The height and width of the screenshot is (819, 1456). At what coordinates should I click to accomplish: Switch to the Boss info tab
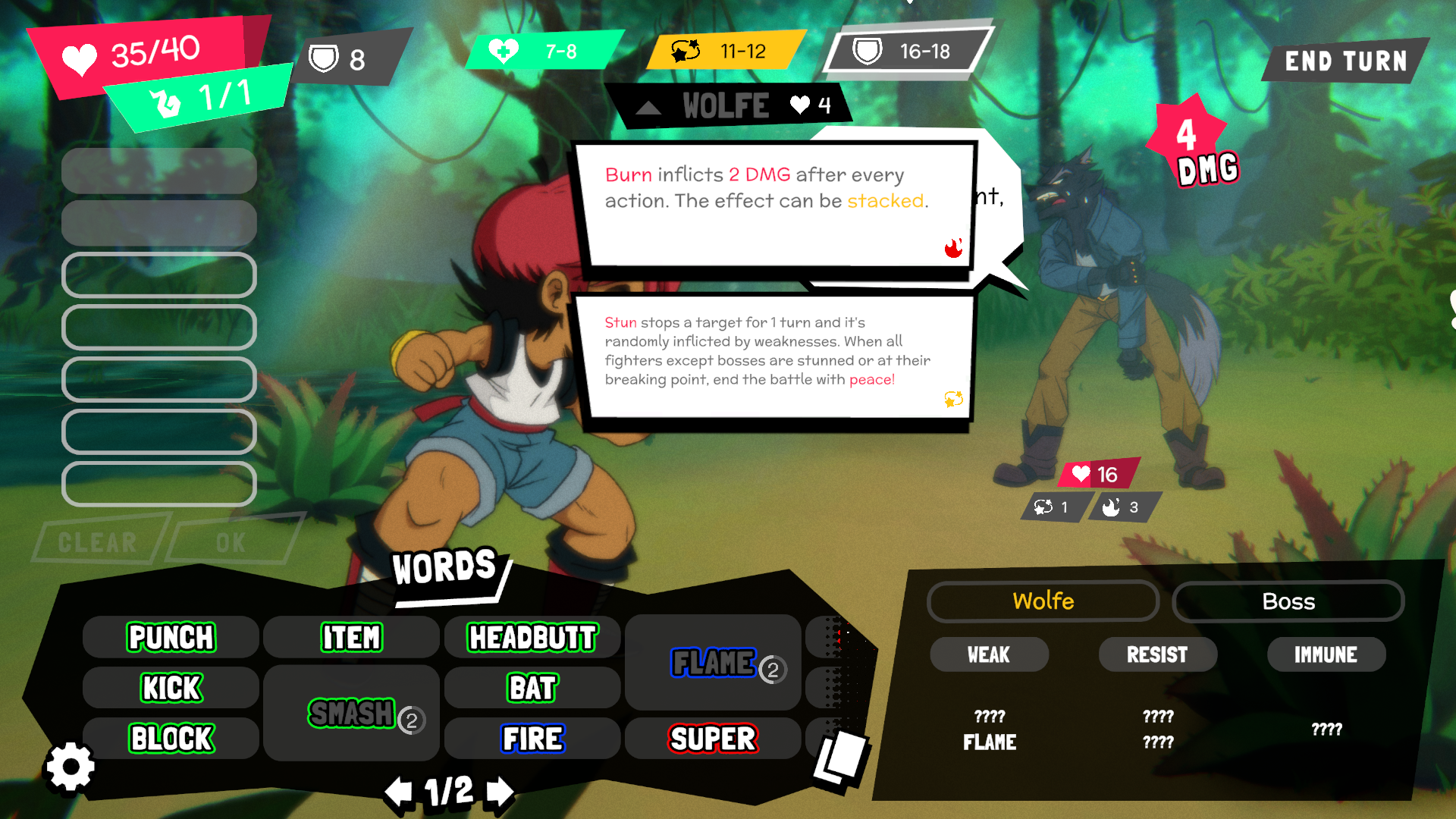1288,601
